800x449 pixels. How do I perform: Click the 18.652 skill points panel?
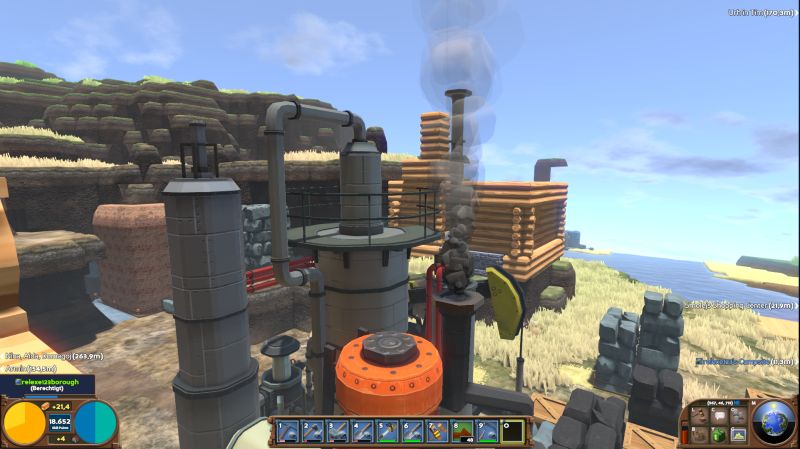click(60, 423)
